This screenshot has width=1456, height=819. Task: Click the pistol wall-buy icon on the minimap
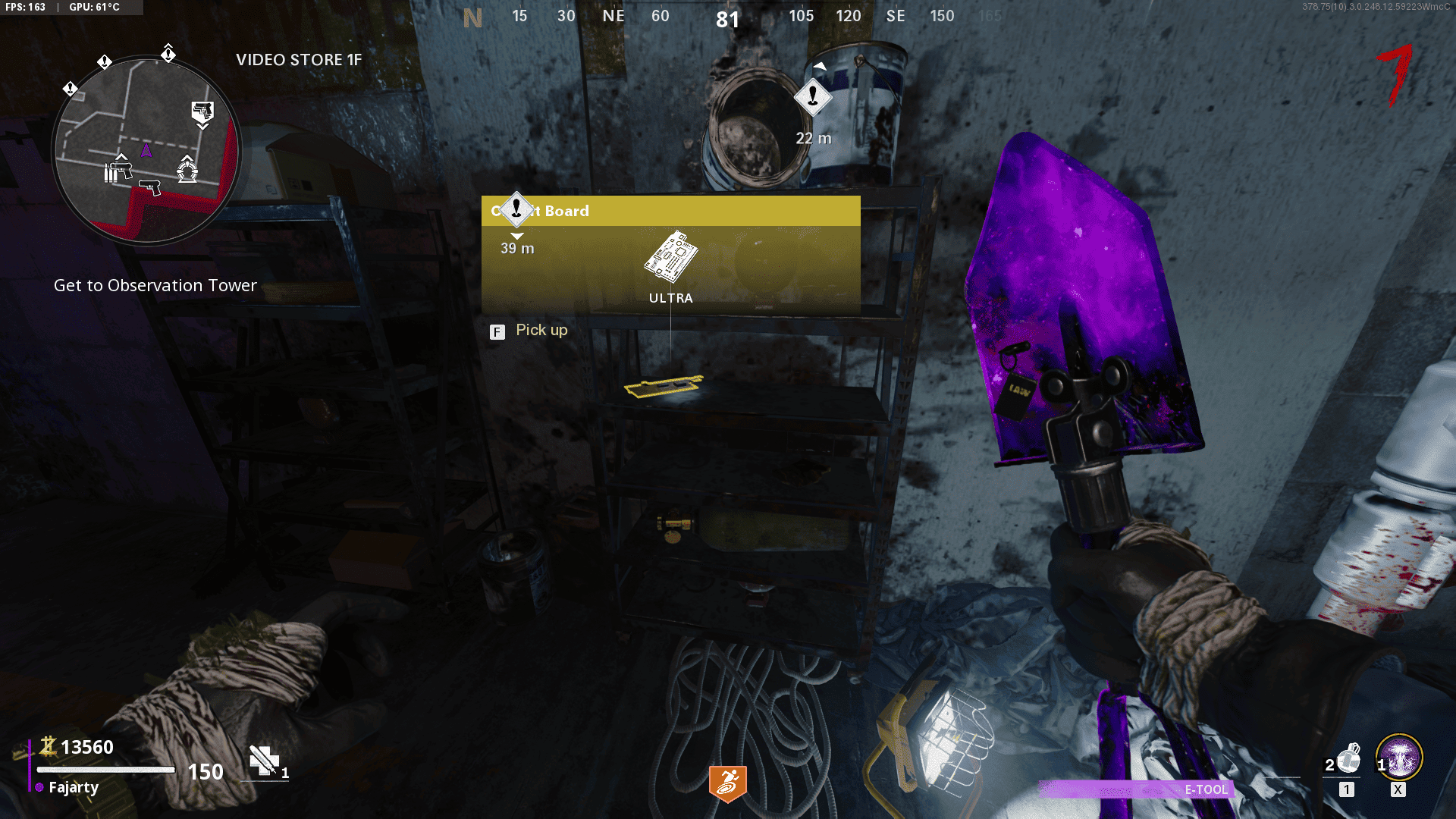(x=150, y=188)
